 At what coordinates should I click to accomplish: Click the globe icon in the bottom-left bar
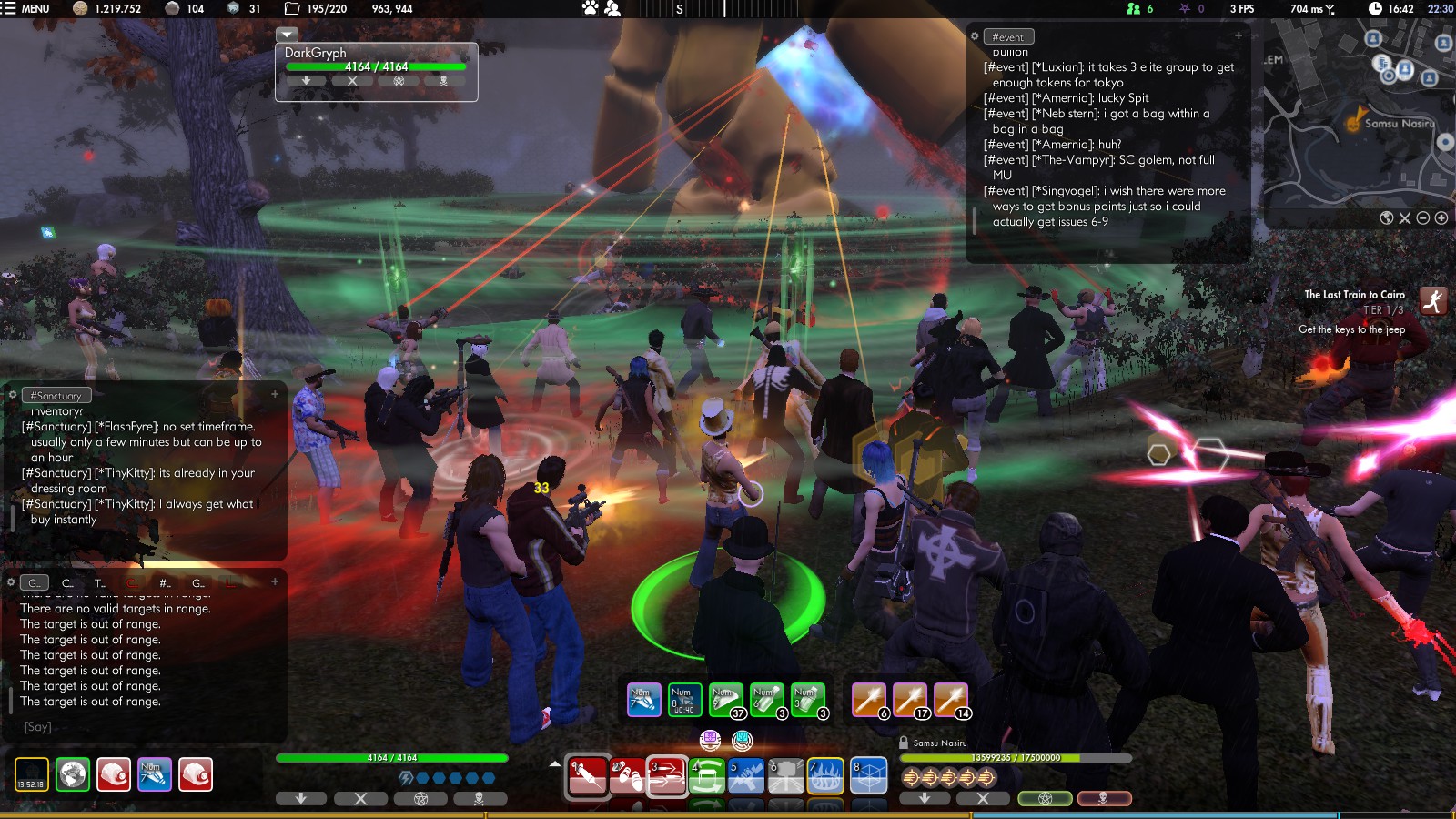73,774
